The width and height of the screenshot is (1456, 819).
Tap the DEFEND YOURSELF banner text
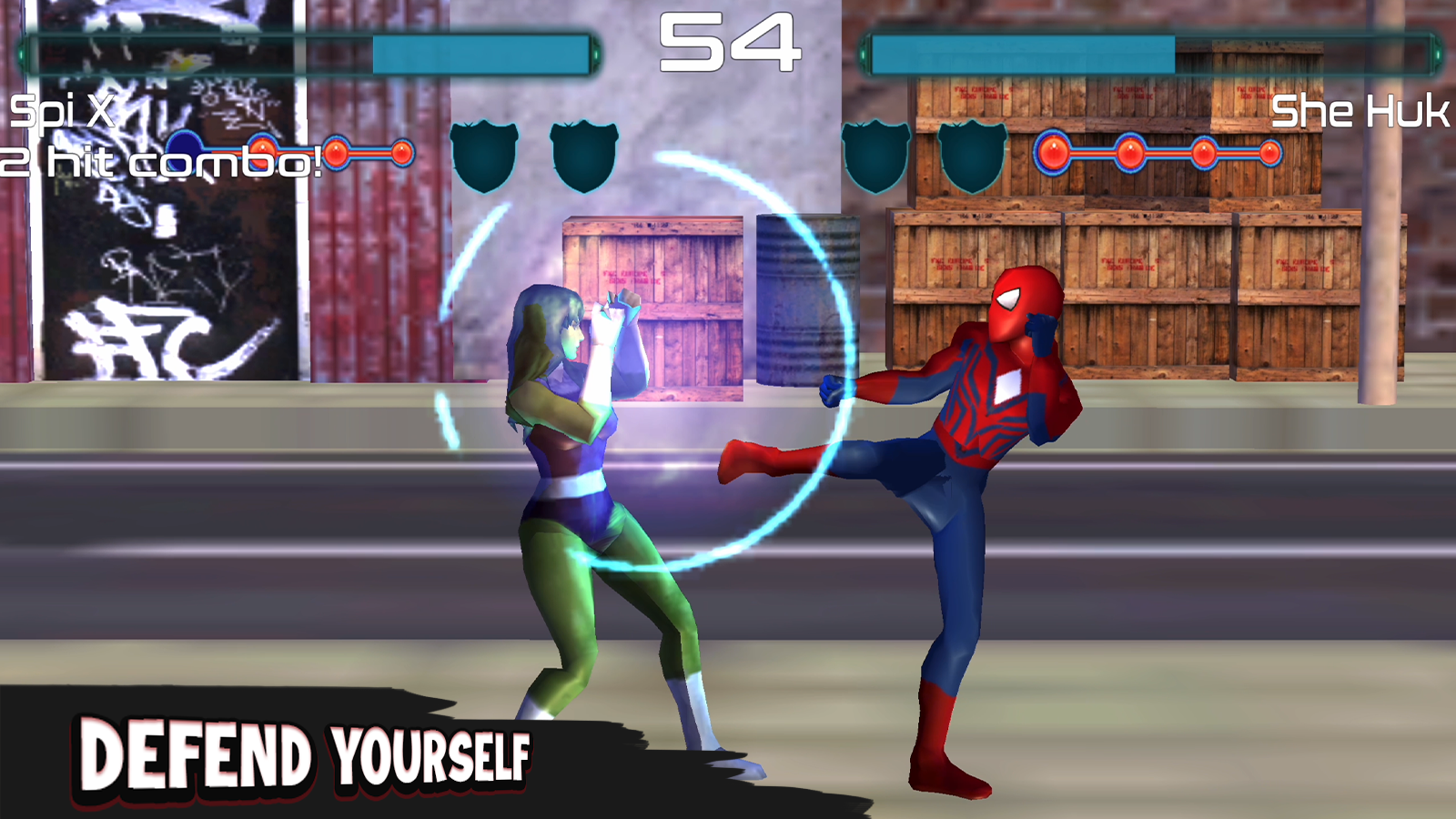(x=305, y=753)
